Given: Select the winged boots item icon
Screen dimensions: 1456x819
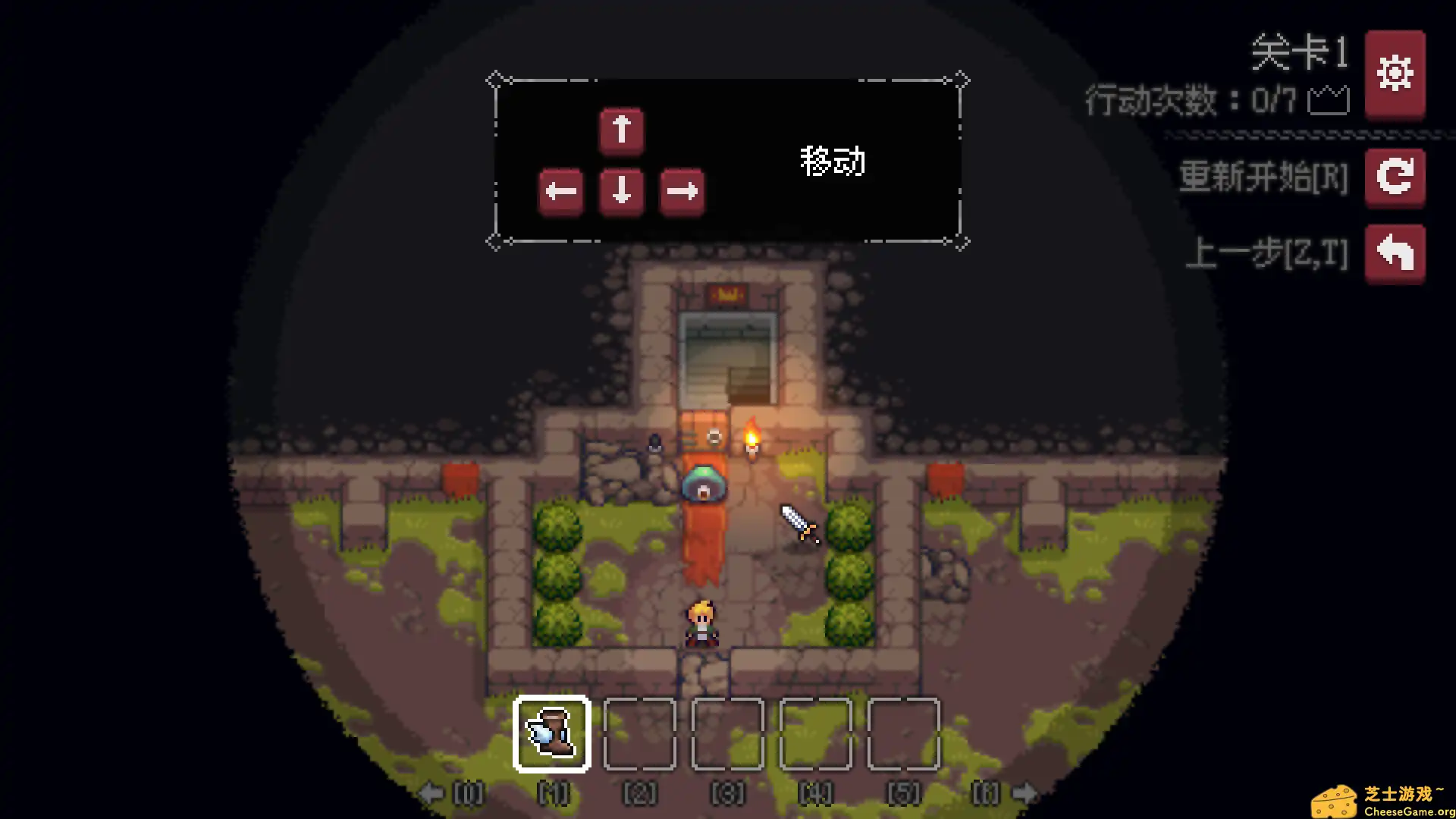Looking at the screenshot, I should point(552,735).
